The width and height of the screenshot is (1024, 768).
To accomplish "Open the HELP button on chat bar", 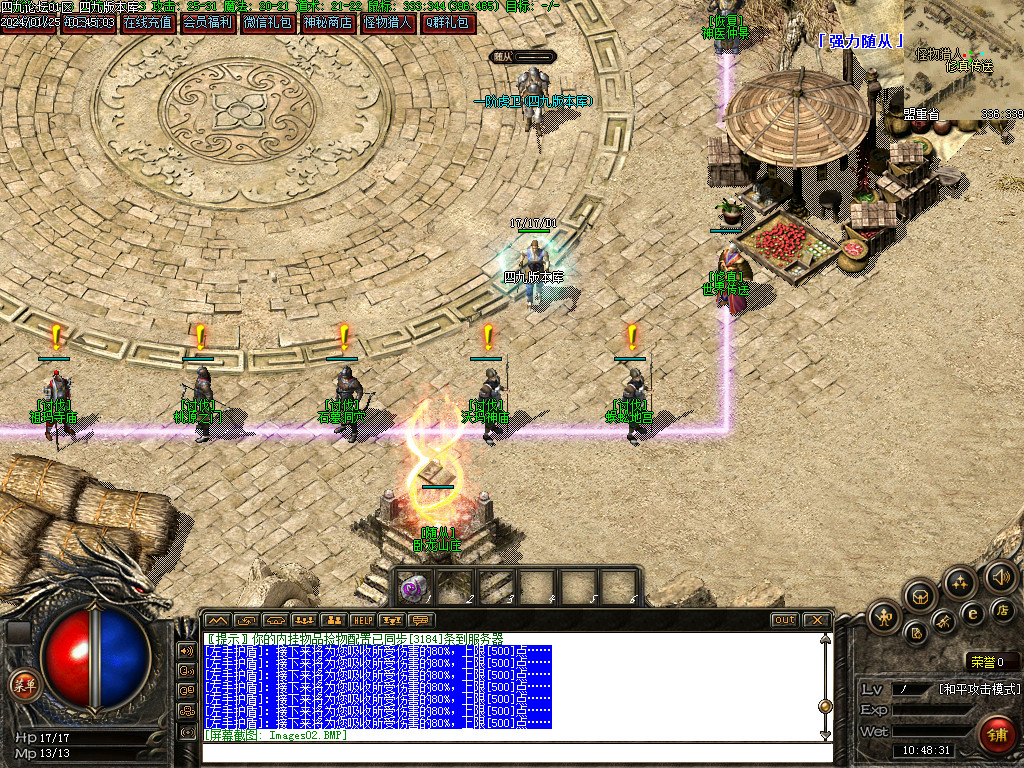I will [x=361, y=621].
